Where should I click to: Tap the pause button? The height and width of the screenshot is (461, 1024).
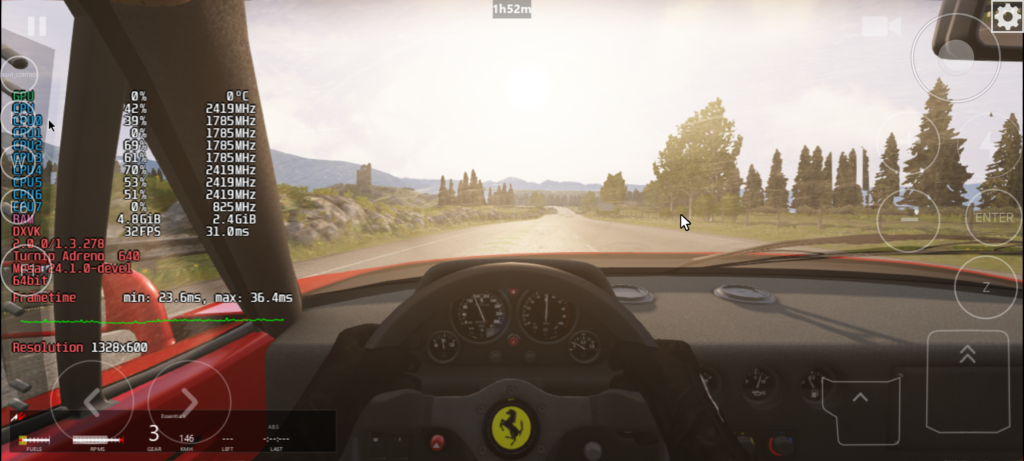[37, 26]
